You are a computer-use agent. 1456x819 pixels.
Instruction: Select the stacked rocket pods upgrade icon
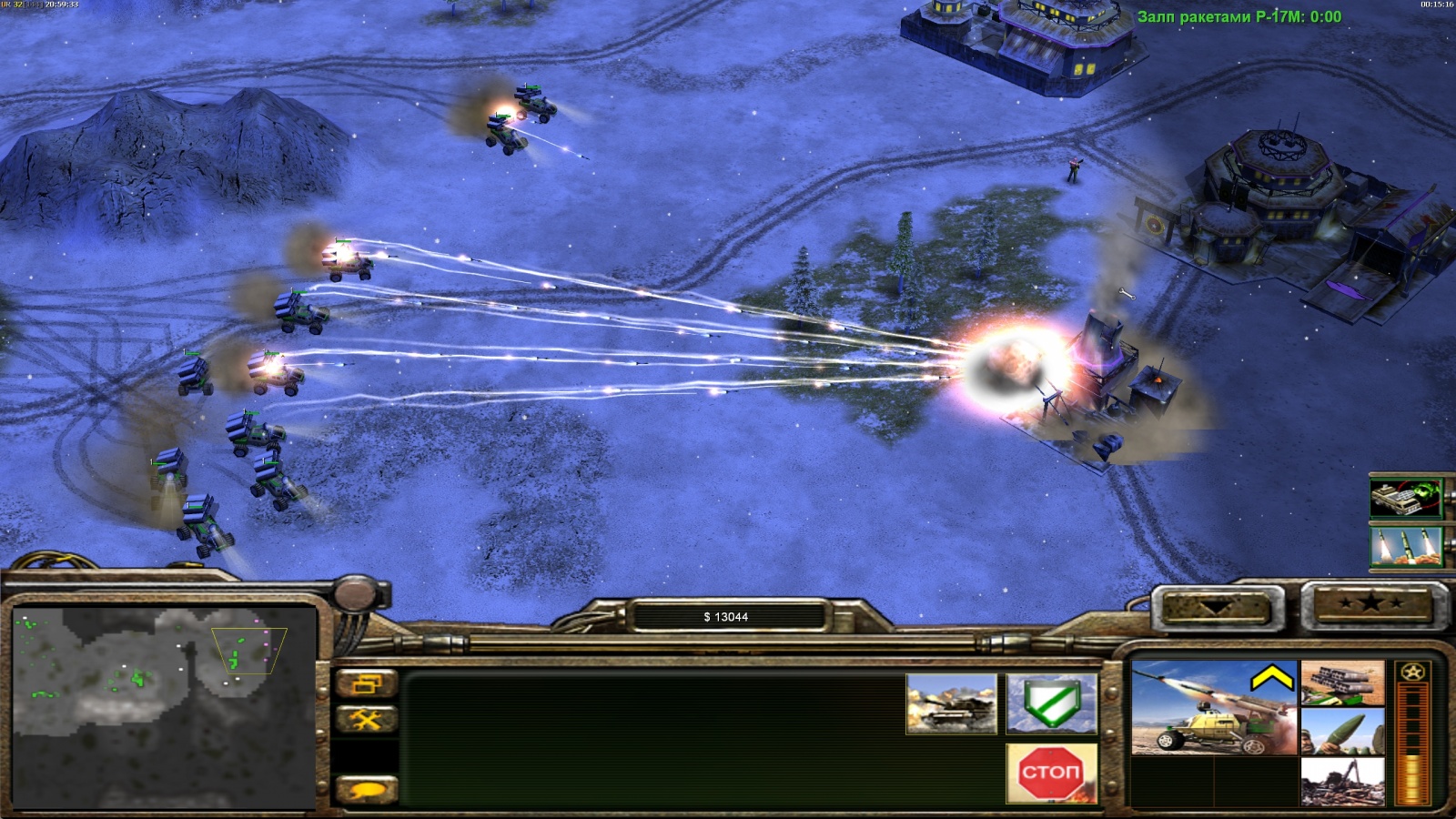point(1342,683)
